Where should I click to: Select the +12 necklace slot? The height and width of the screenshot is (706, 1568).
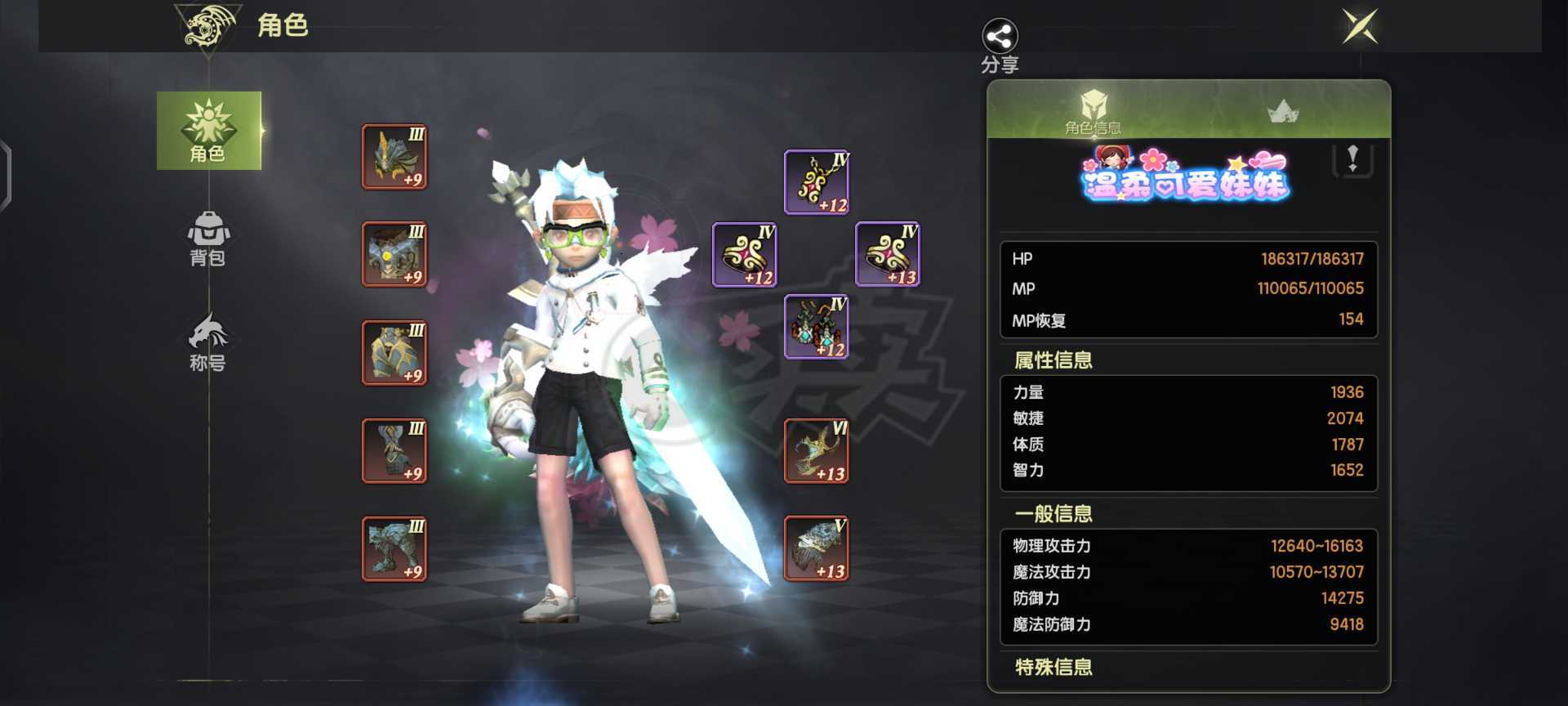tap(817, 182)
